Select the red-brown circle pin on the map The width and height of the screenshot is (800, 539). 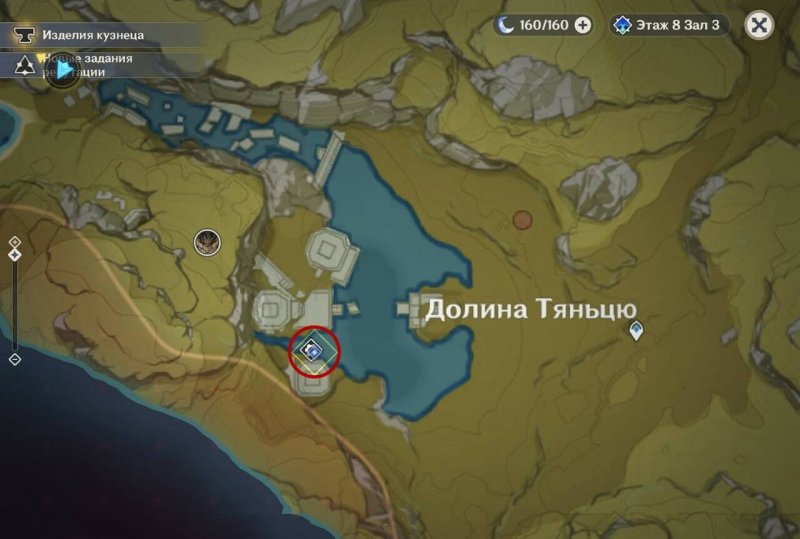pyautogui.click(x=522, y=219)
